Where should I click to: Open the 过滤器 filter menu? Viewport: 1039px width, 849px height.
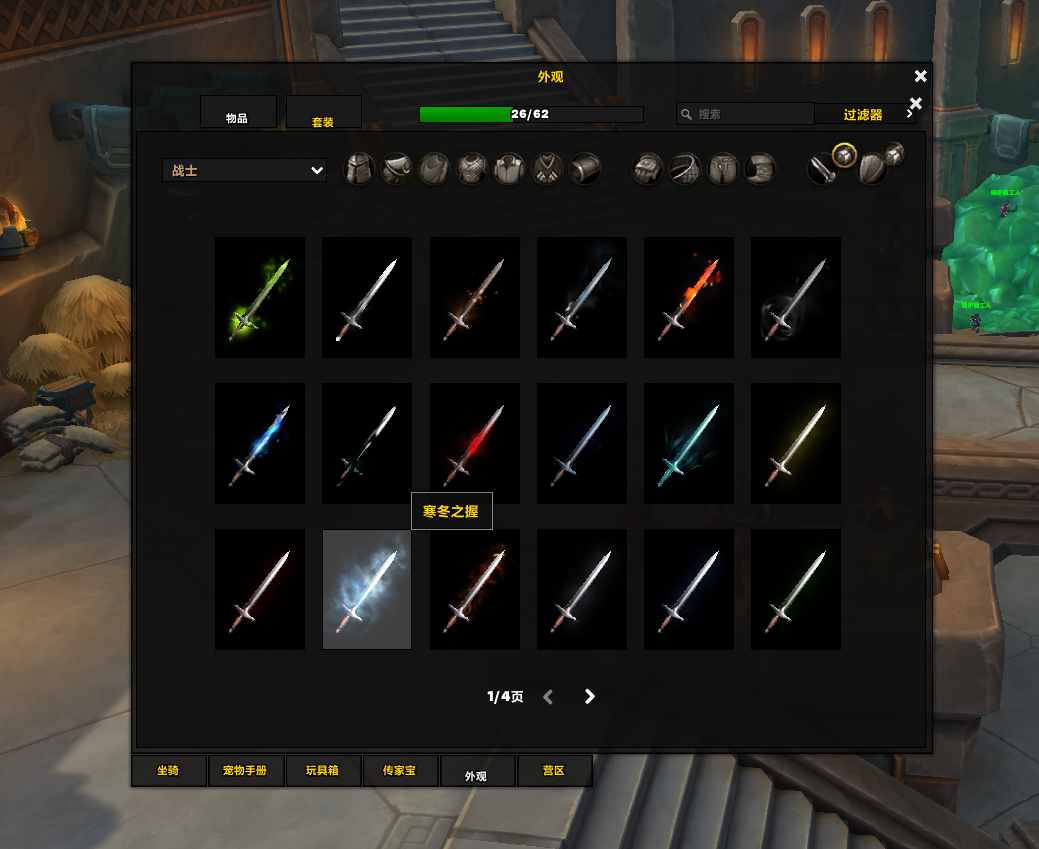coord(865,114)
